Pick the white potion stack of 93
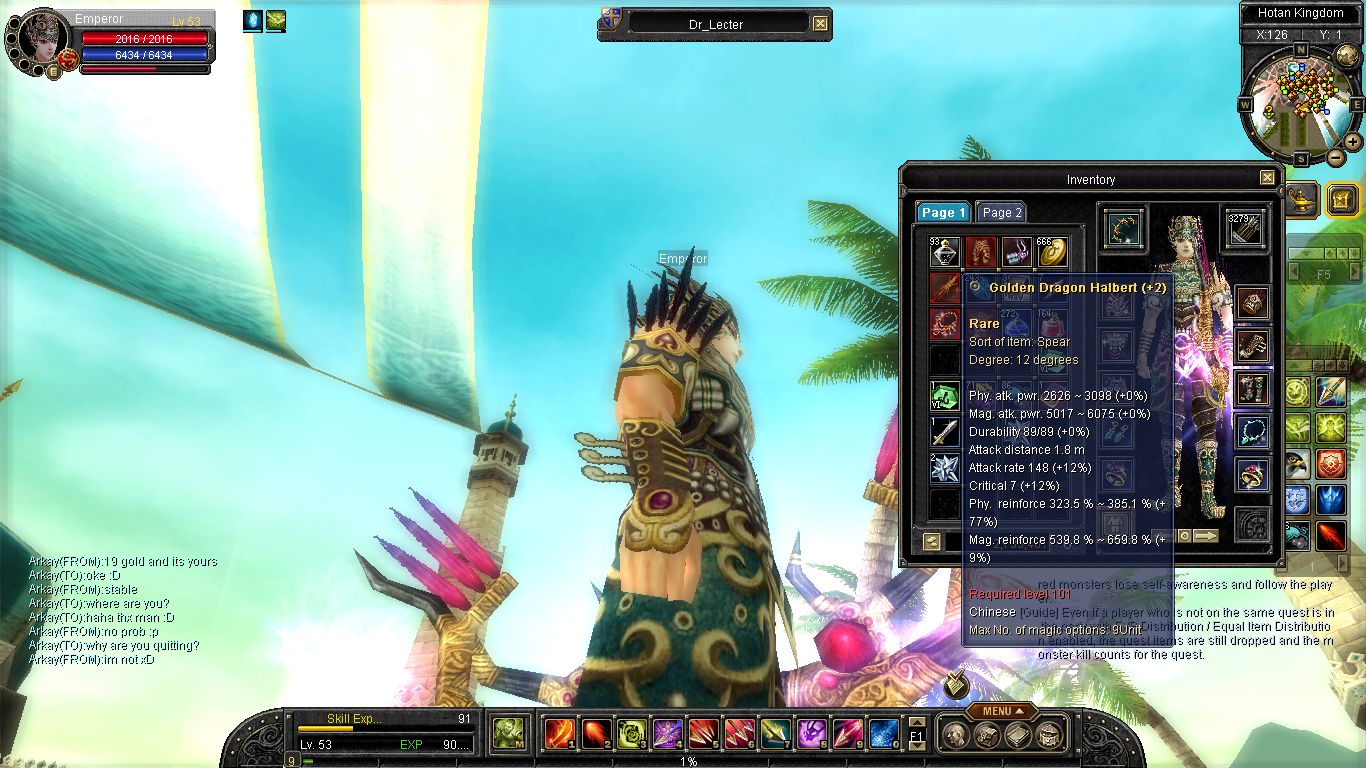 [945, 252]
